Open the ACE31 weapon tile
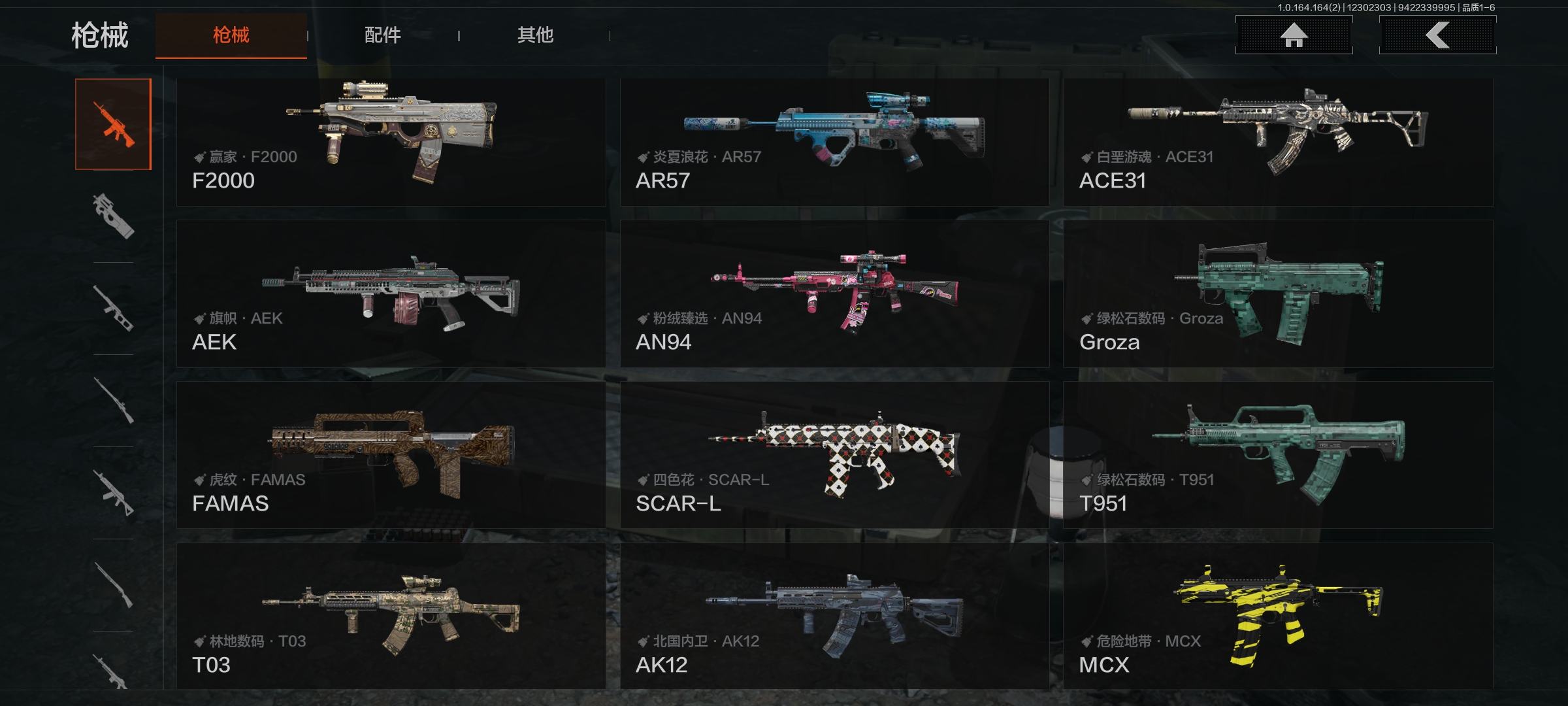The image size is (1568, 706). [1278, 143]
